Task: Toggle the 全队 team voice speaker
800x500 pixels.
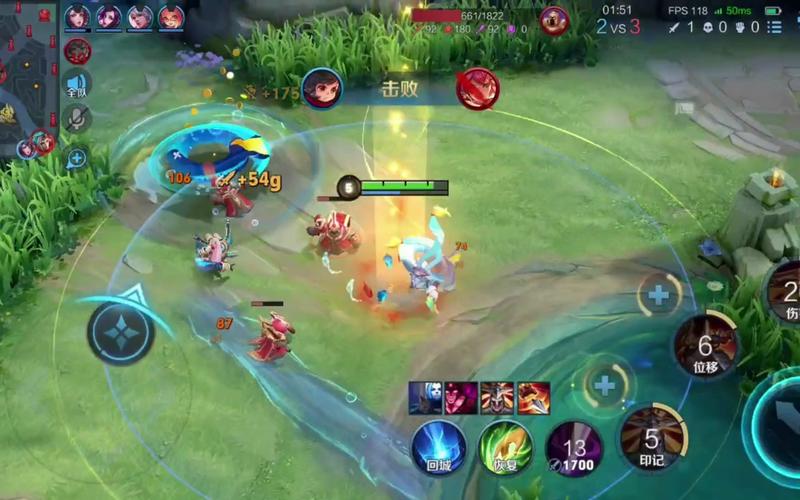Action: point(77,84)
